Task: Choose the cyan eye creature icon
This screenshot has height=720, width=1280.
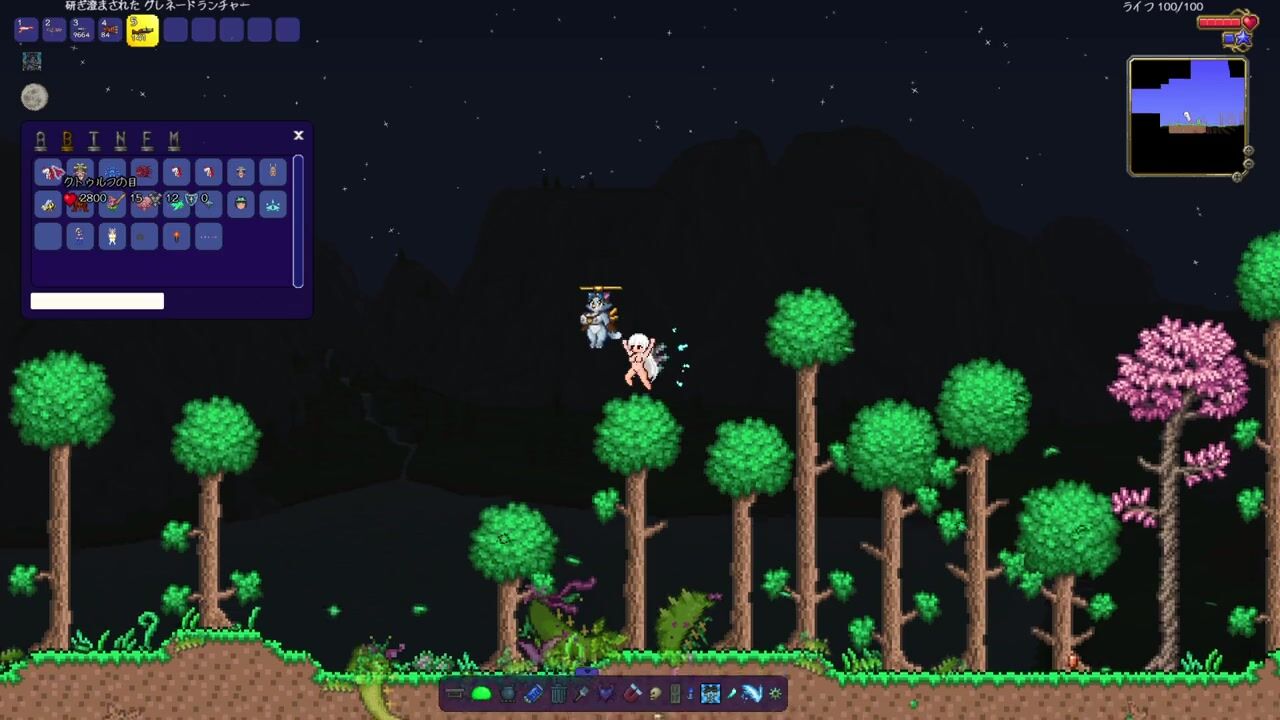Action: coord(272,205)
